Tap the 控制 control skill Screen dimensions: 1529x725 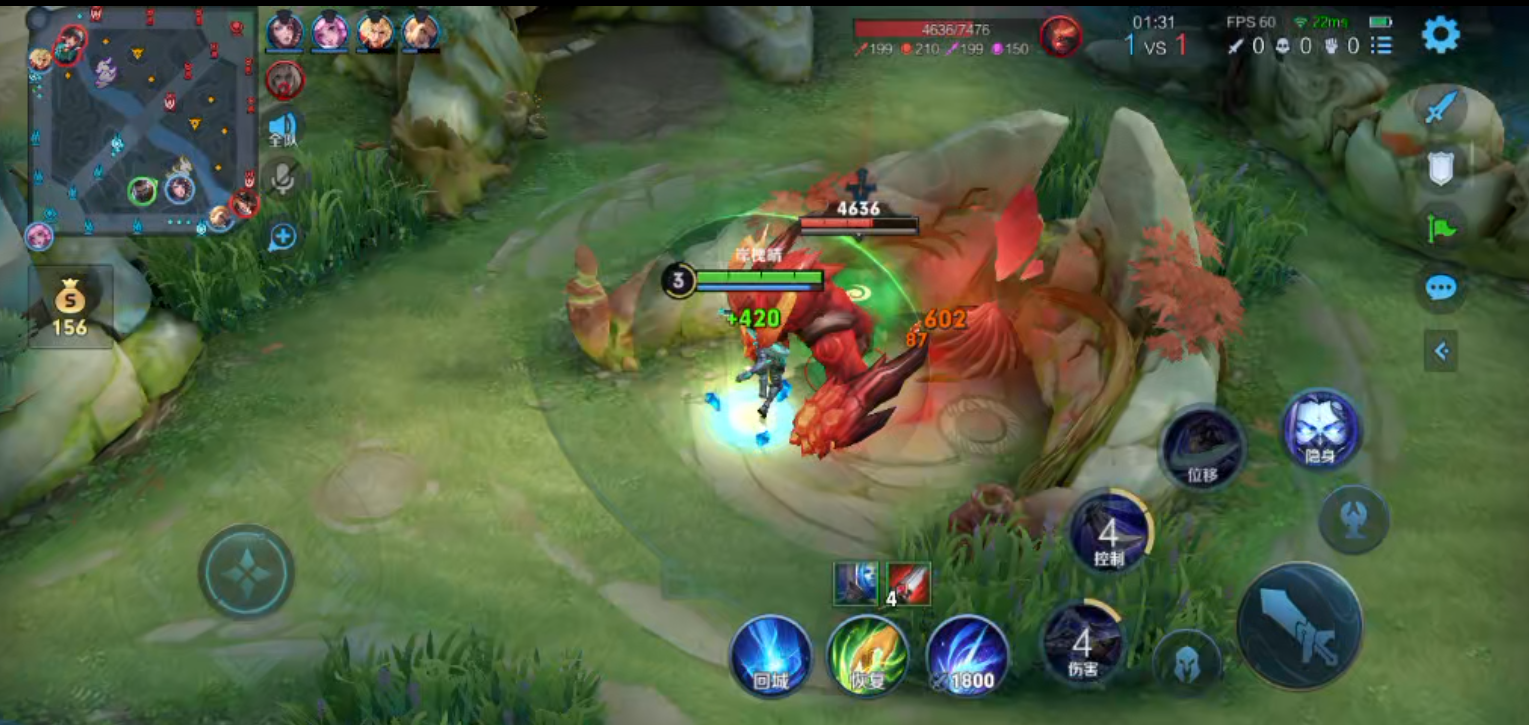coord(1109,533)
